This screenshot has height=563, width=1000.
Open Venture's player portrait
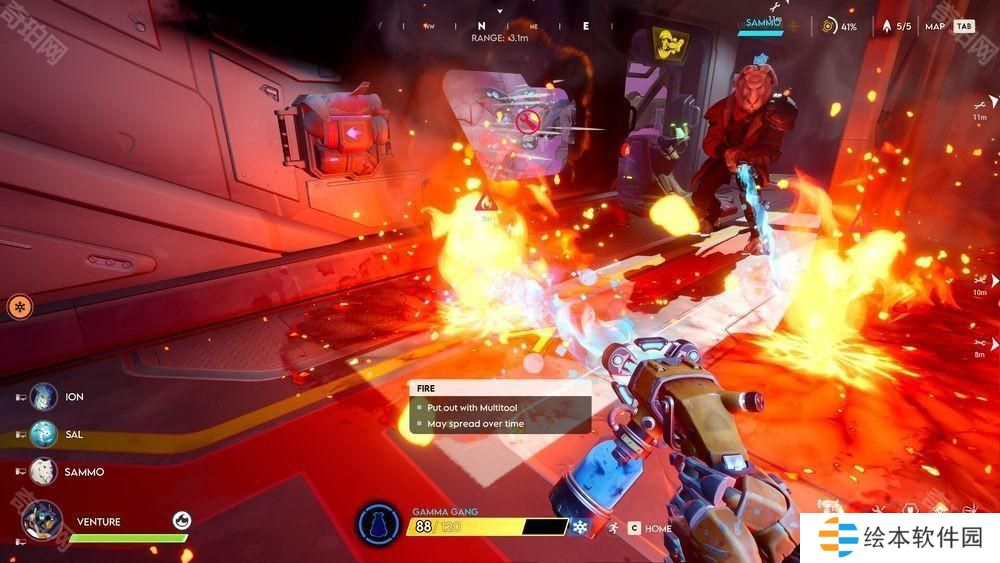(x=43, y=521)
